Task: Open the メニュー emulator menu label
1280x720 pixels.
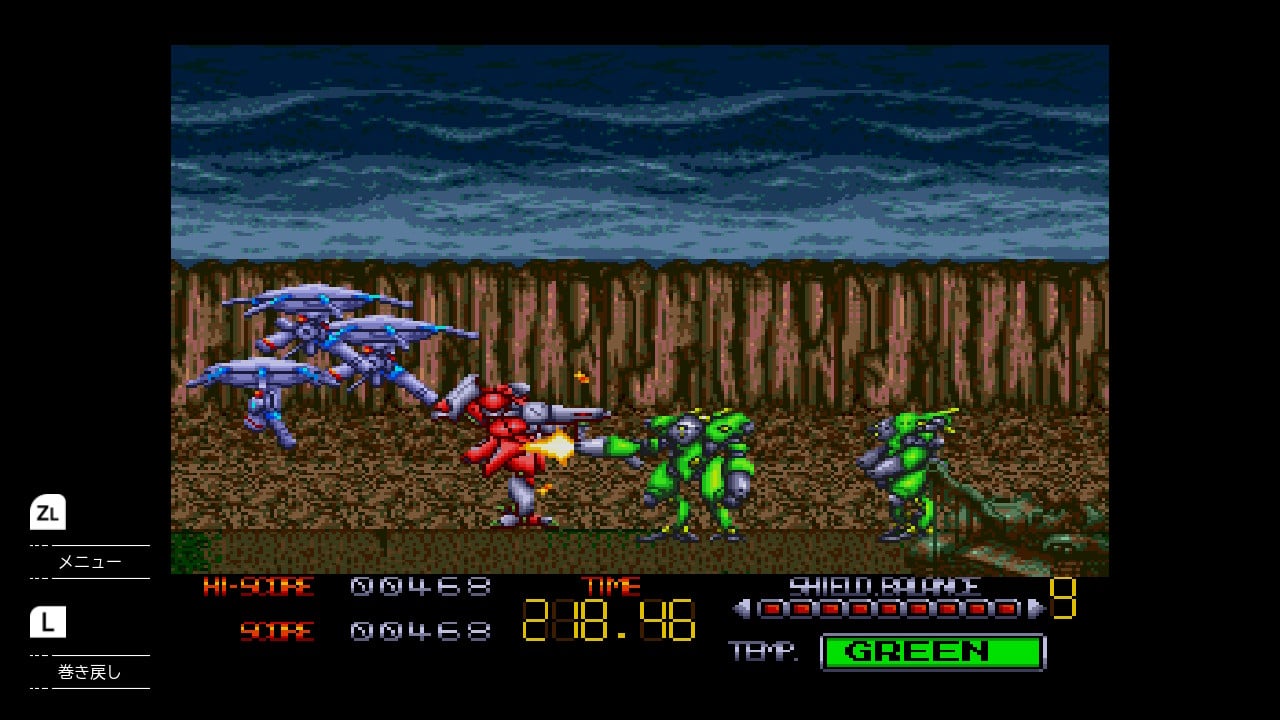Action: click(x=90, y=562)
